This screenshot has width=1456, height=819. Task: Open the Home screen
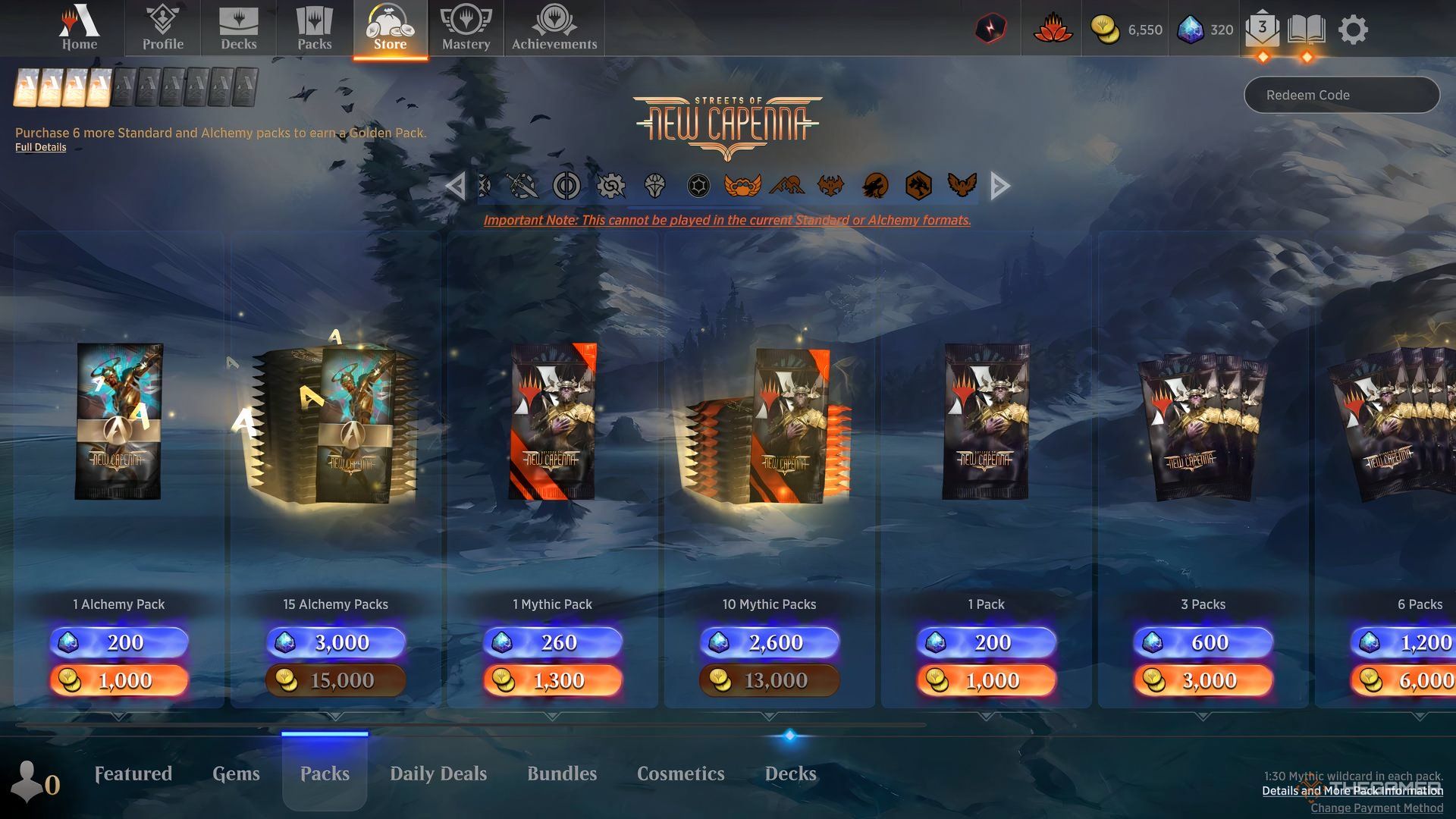pos(80,29)
